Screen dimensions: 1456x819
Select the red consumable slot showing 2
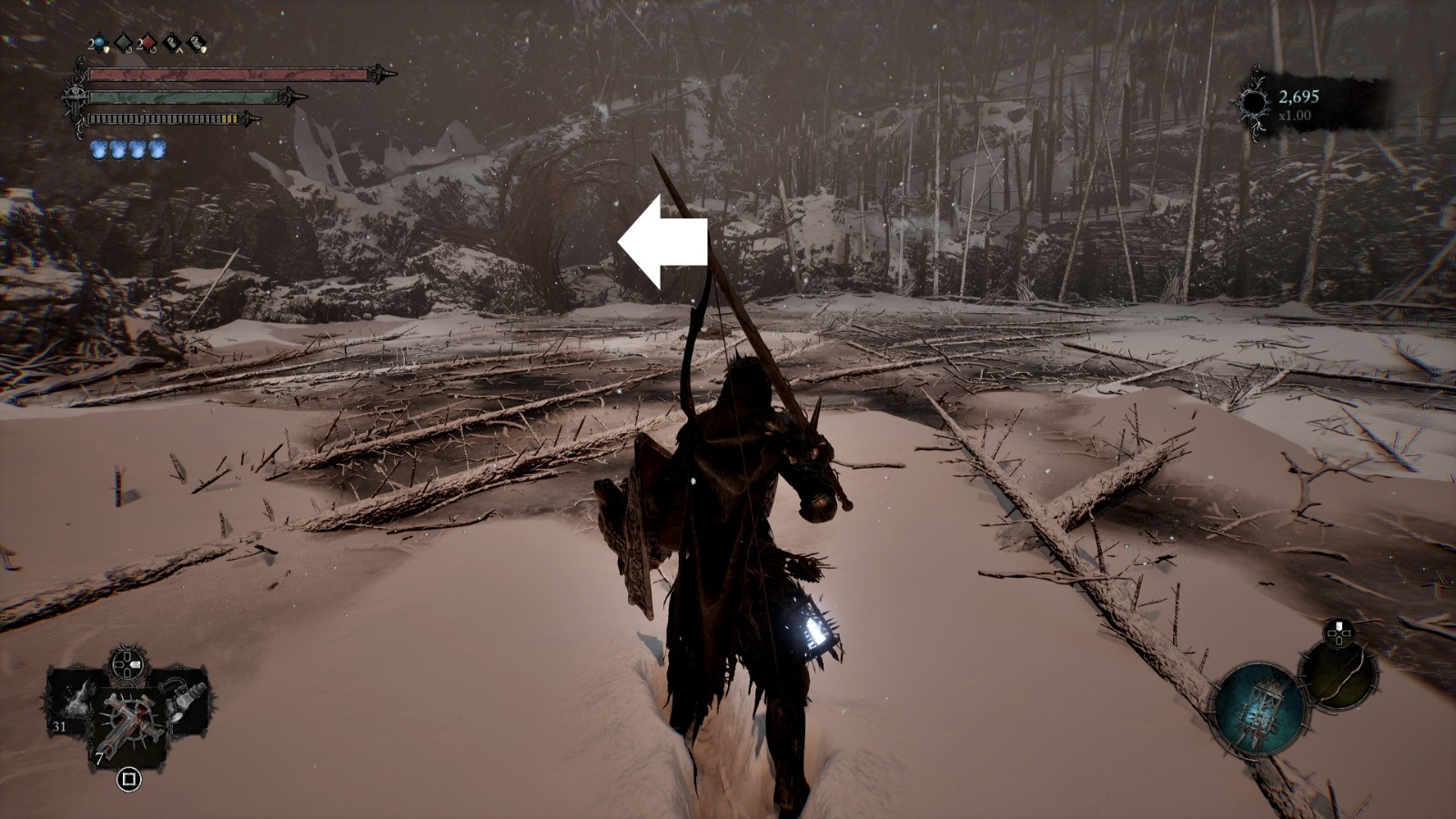[x=147, y=43]
